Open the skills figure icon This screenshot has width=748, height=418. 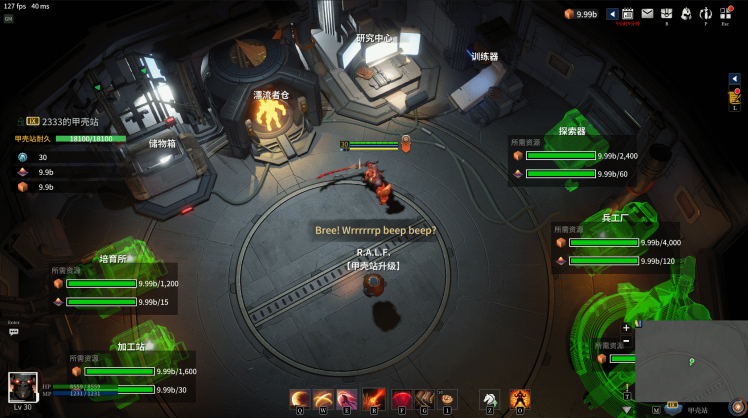pos(706,13)
